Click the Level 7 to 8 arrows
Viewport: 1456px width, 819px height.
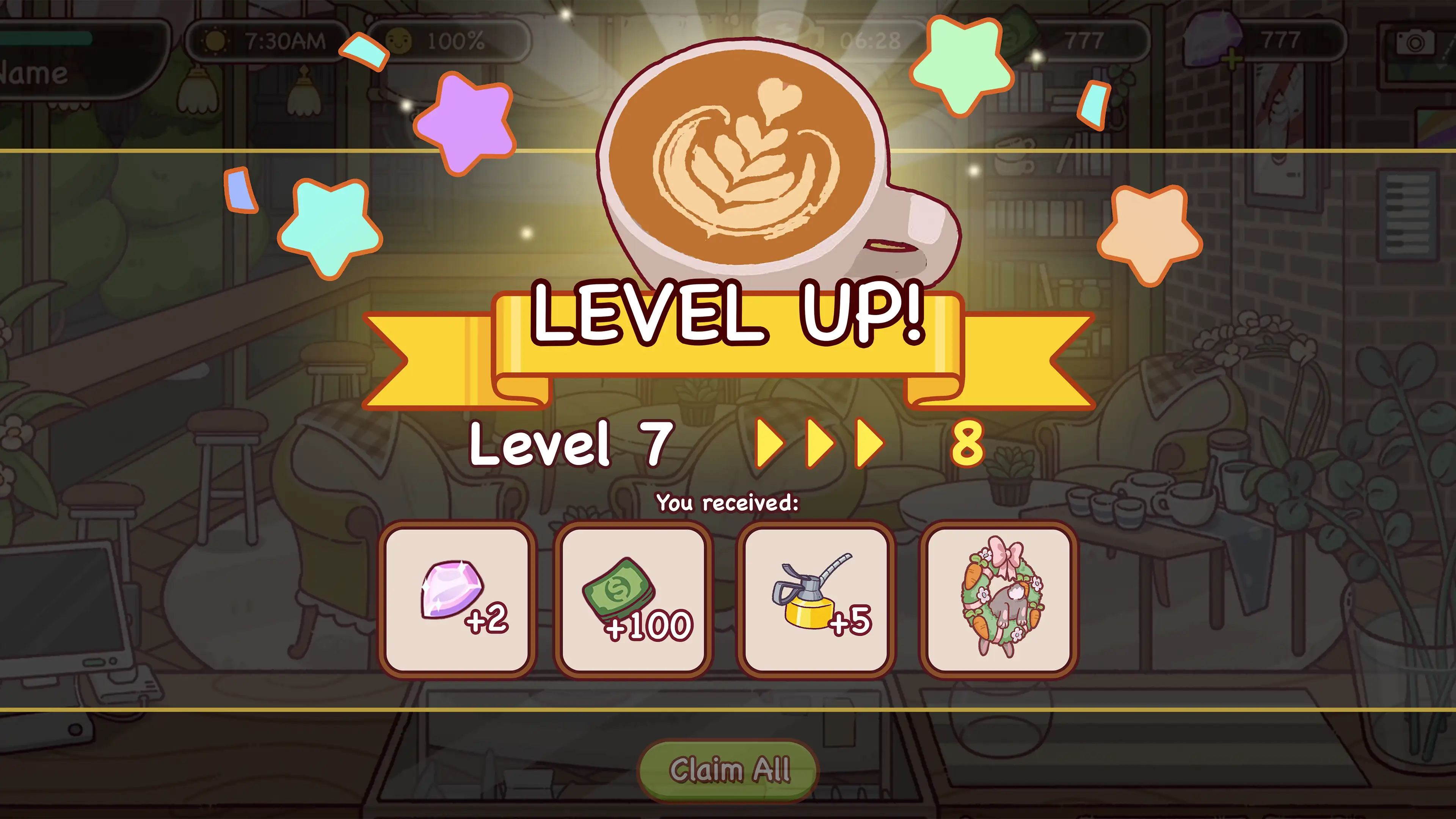(x=819, y=444)
